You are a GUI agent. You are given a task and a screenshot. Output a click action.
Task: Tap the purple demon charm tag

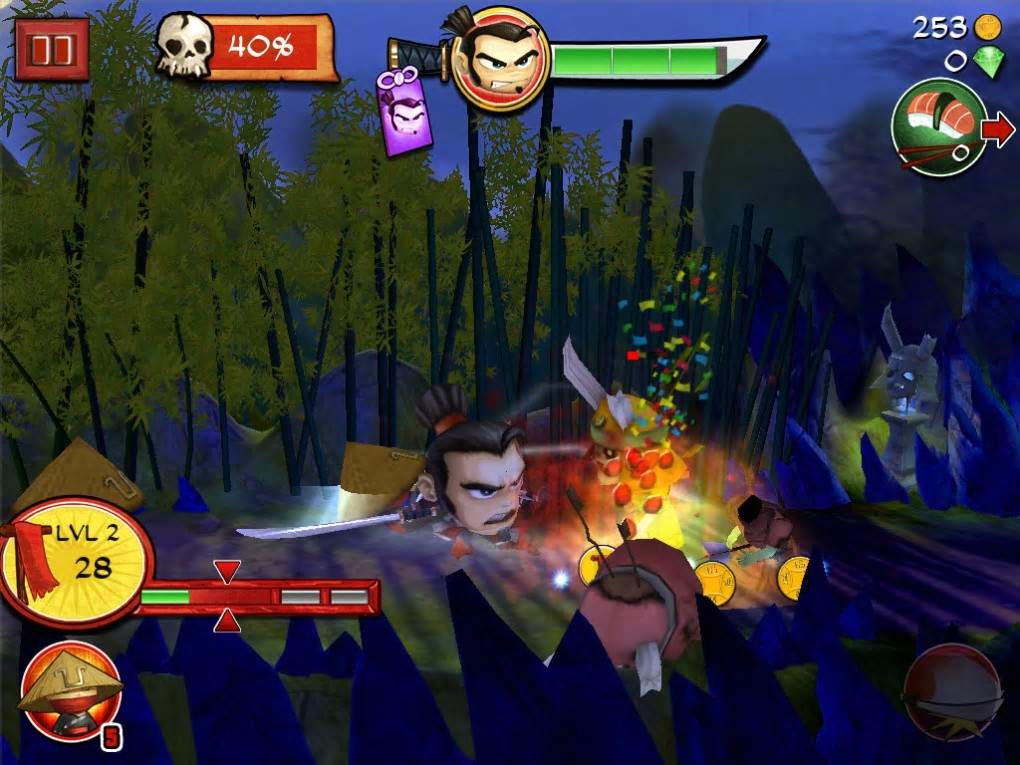click(x=404, y=115)
